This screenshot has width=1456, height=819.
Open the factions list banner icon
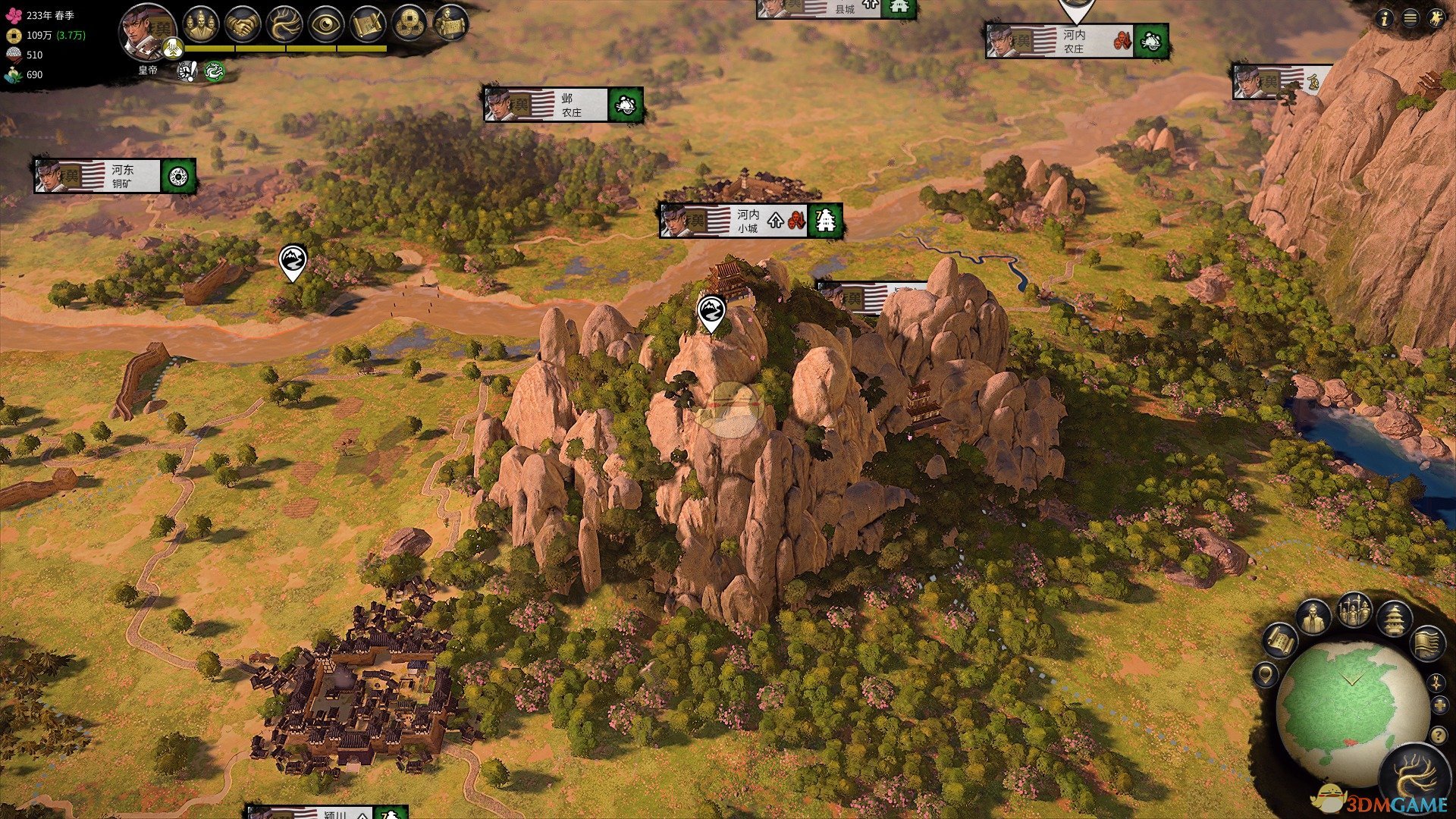point(1426,643)
